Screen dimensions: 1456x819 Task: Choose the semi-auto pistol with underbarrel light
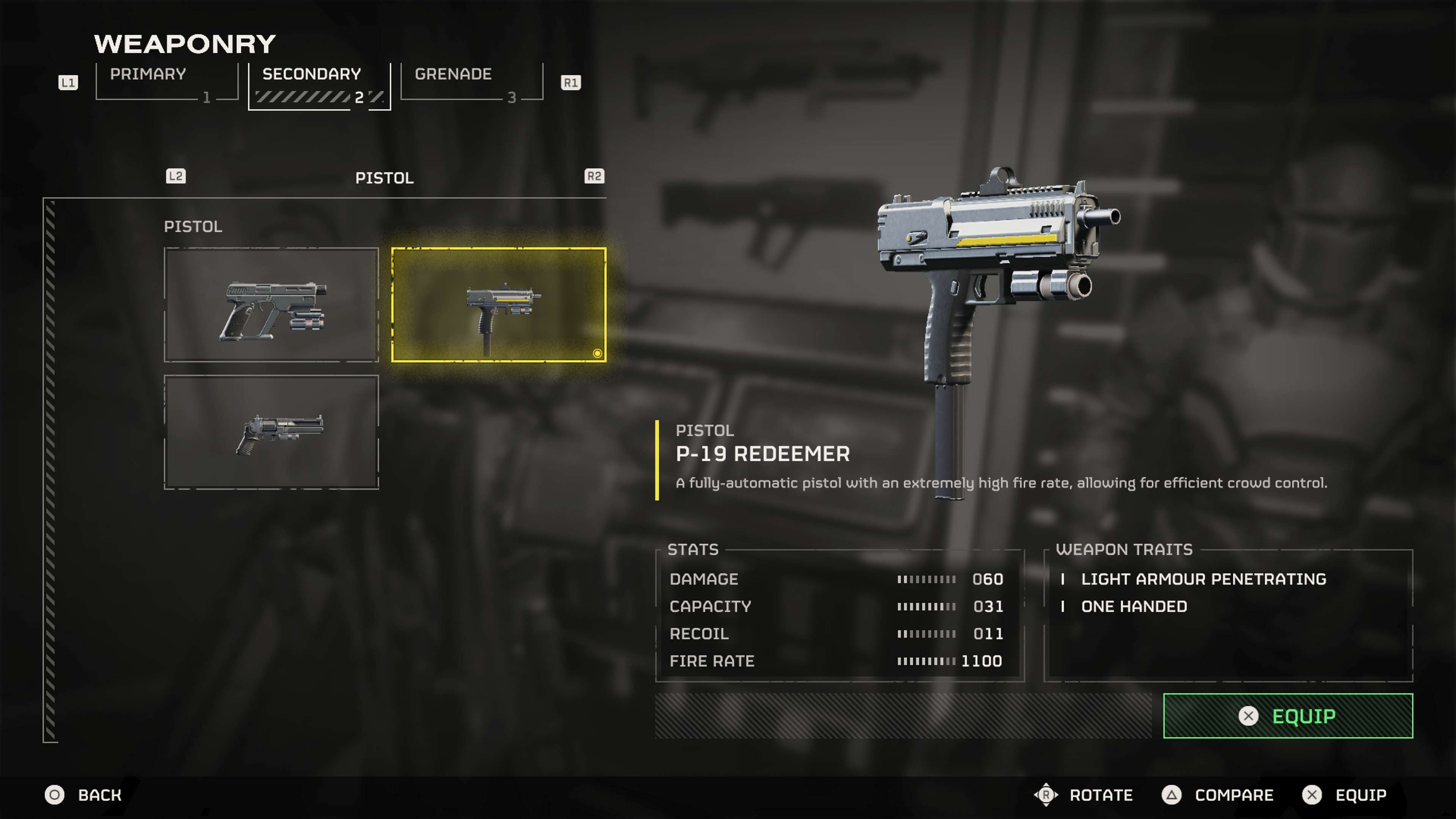click(271, 304)
